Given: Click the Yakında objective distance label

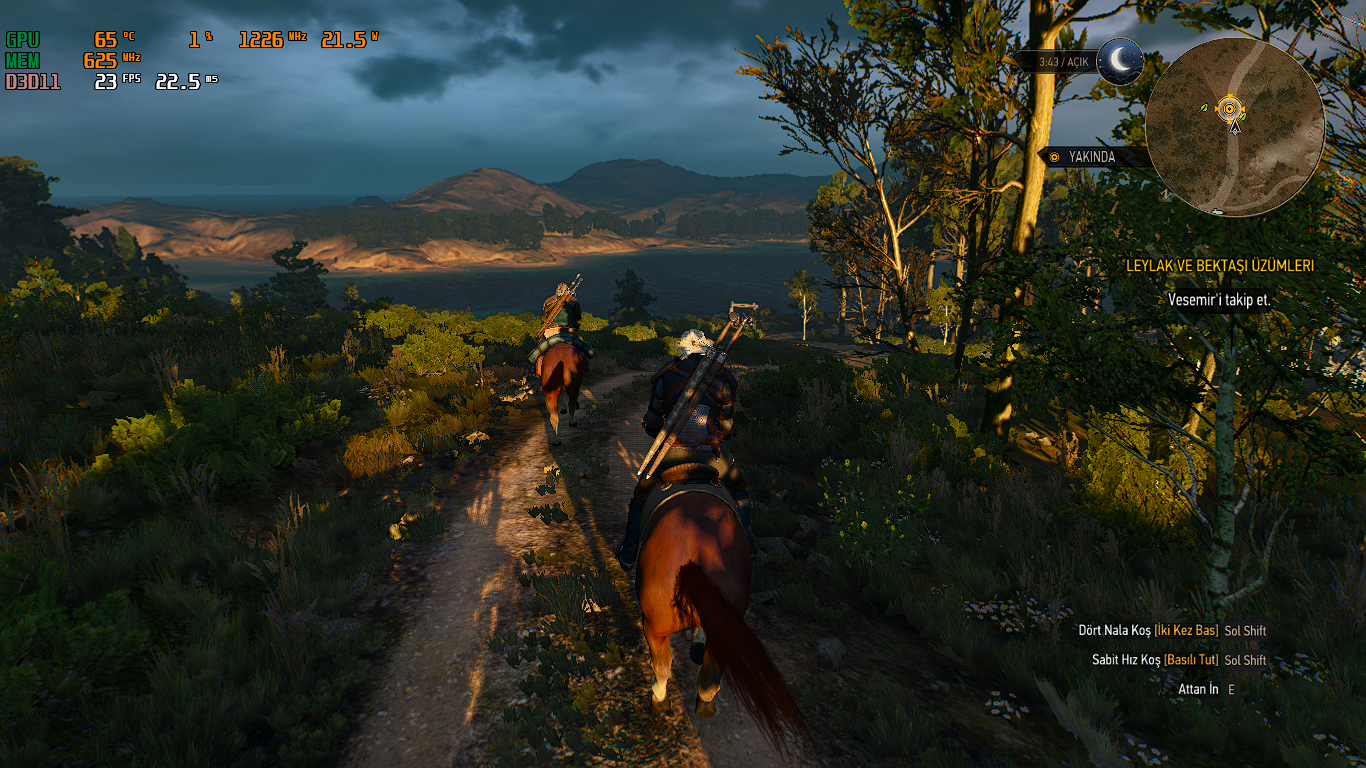Looking at the screenshot, I should click(1092, 157).
